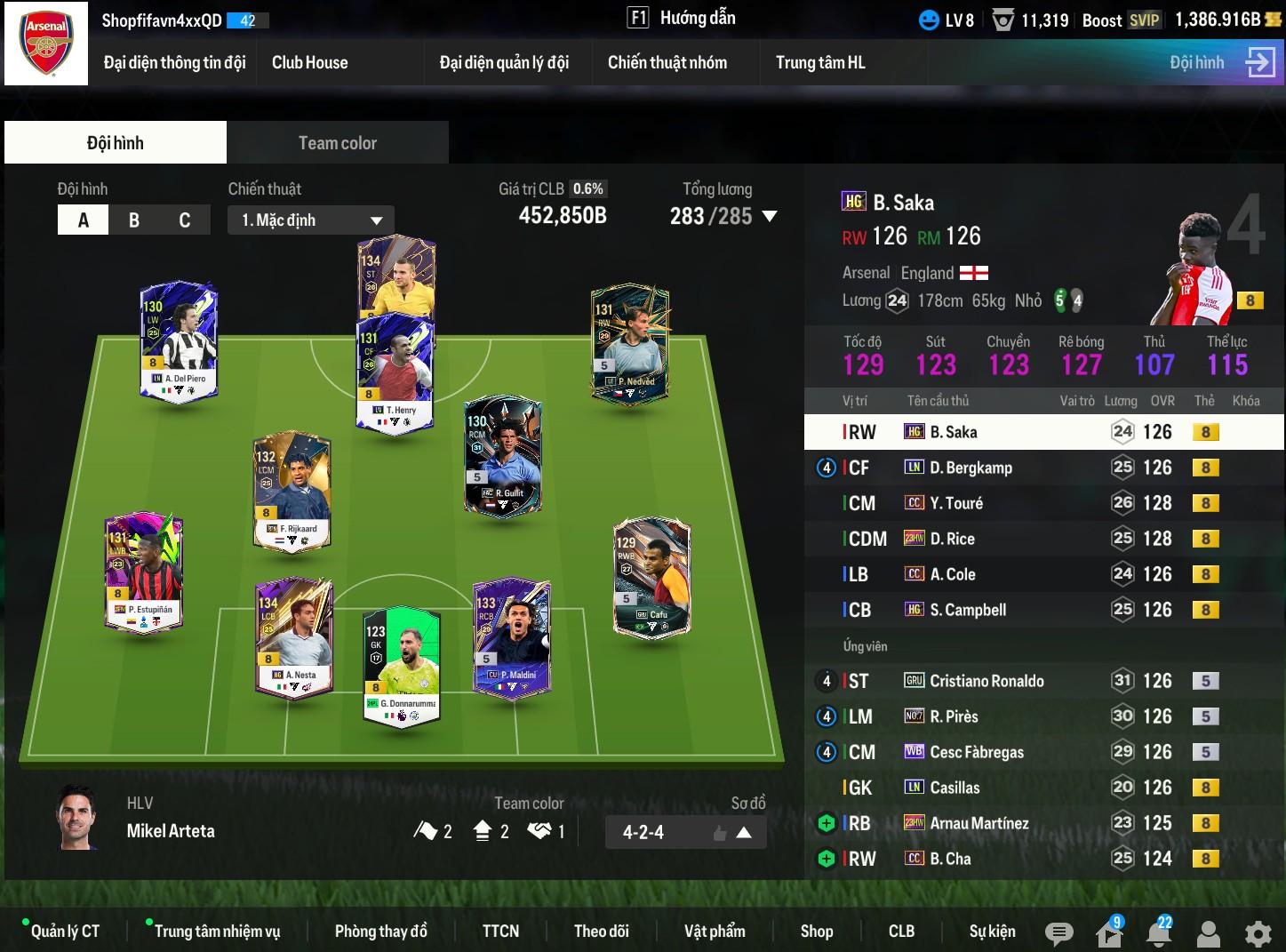Open the settings gear icon

[x=1258, y=932]
